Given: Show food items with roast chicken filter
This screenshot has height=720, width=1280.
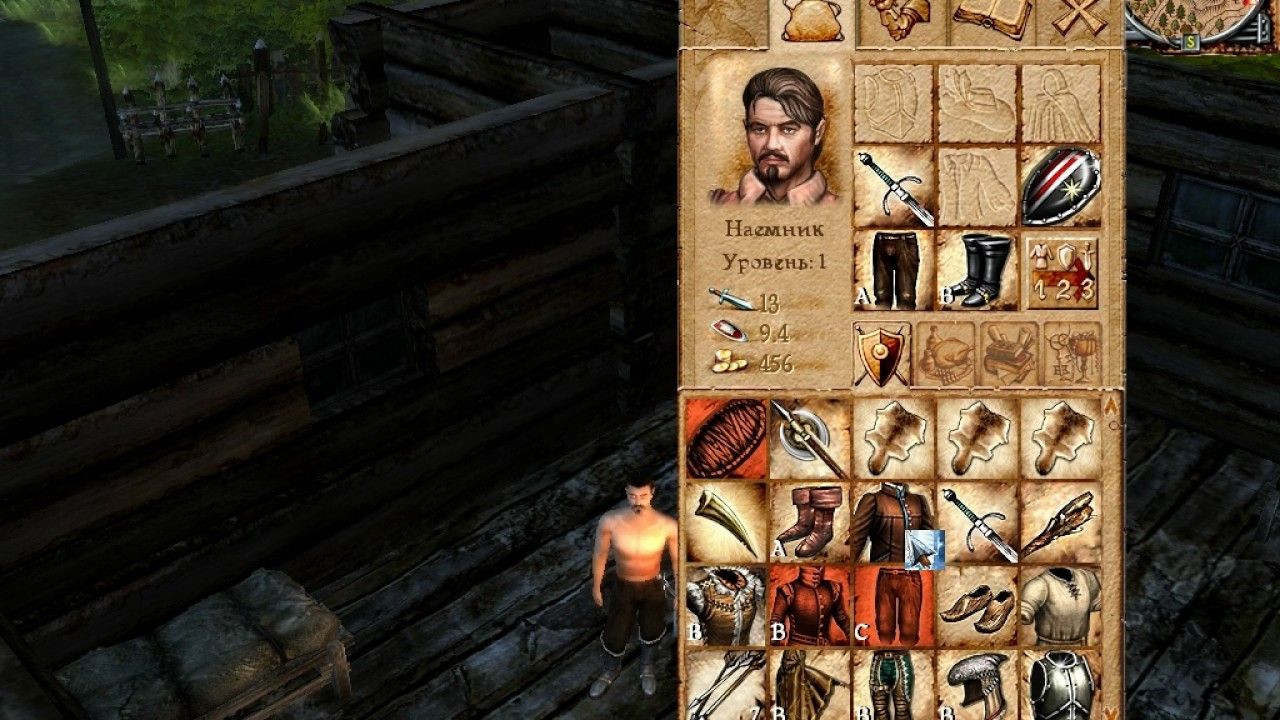Looking at the screenshot, I should [x=945, y=353].
